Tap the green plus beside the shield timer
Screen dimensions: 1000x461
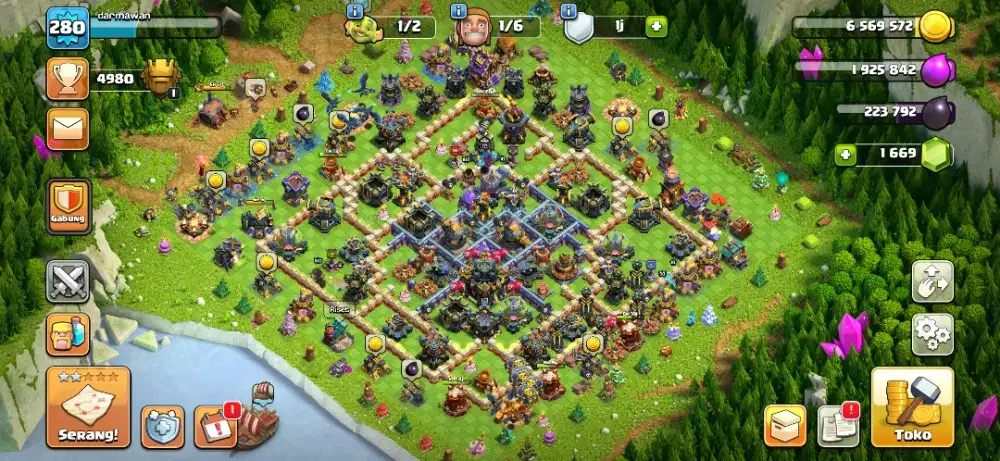pyautogui.click(x=656, y=27)
